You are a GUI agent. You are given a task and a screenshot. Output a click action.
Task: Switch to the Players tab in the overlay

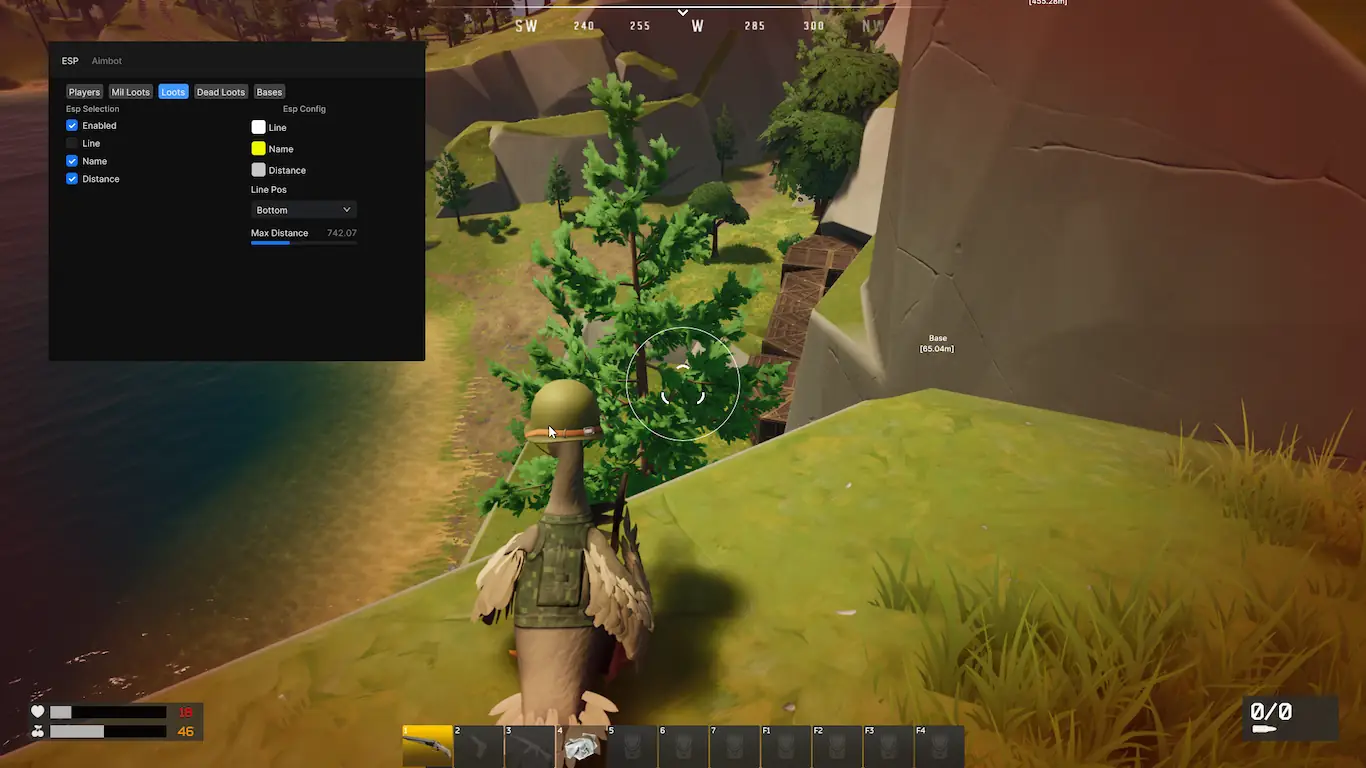point(84,92)
